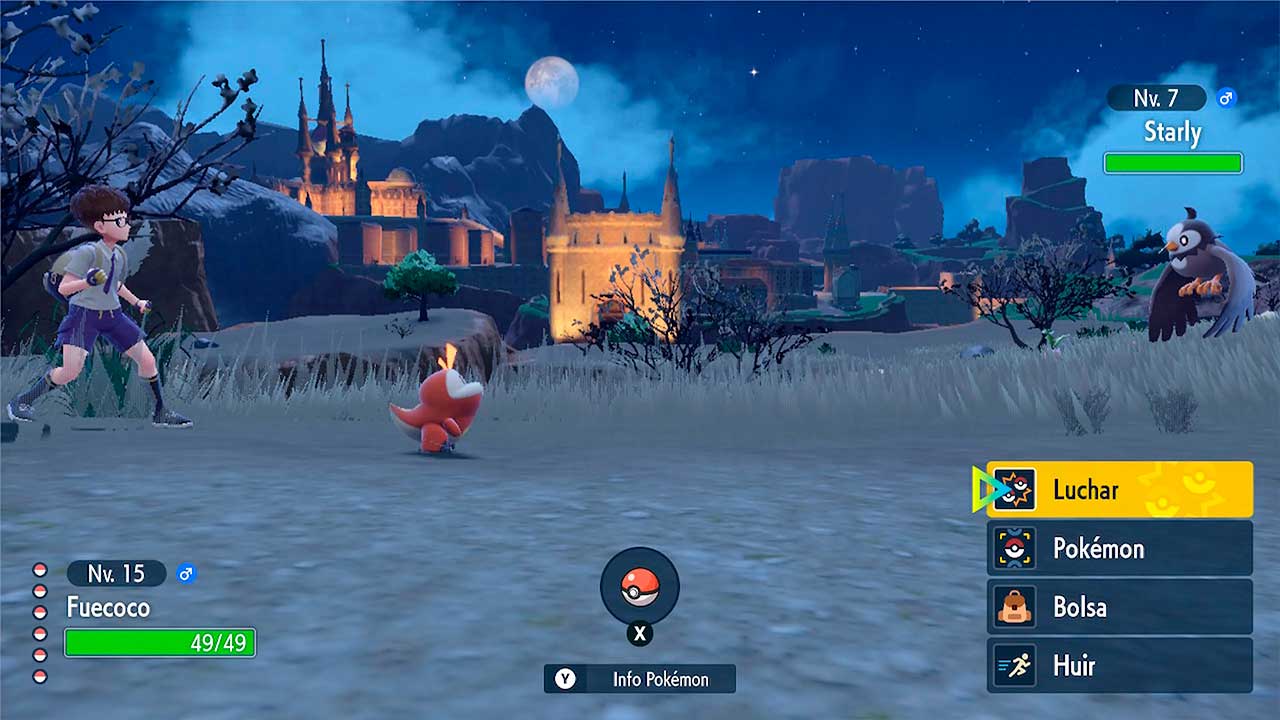Select Luchar to fight

[x=1119, y=490]
